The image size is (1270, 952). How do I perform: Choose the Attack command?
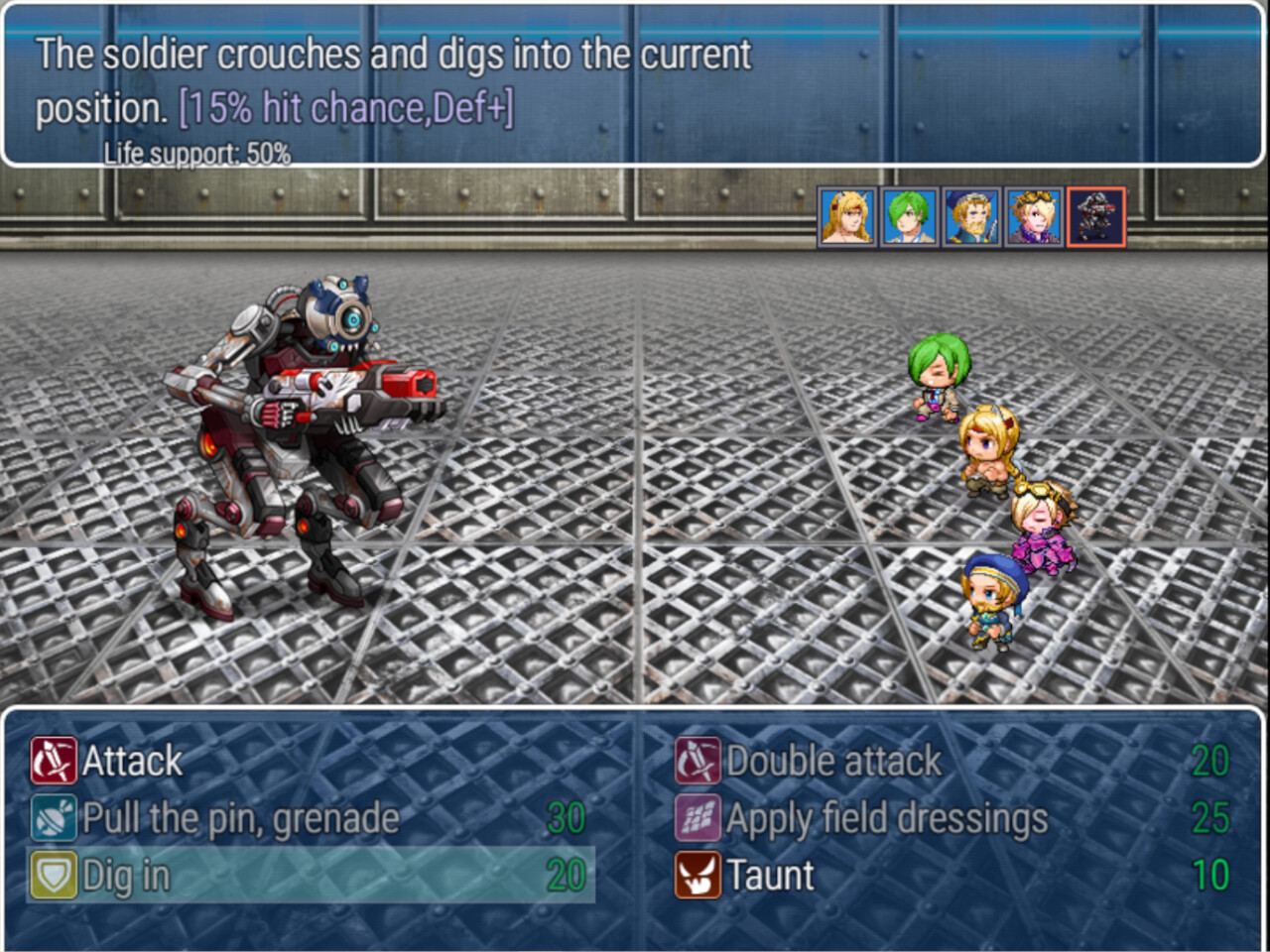click(x=130, y=760)
